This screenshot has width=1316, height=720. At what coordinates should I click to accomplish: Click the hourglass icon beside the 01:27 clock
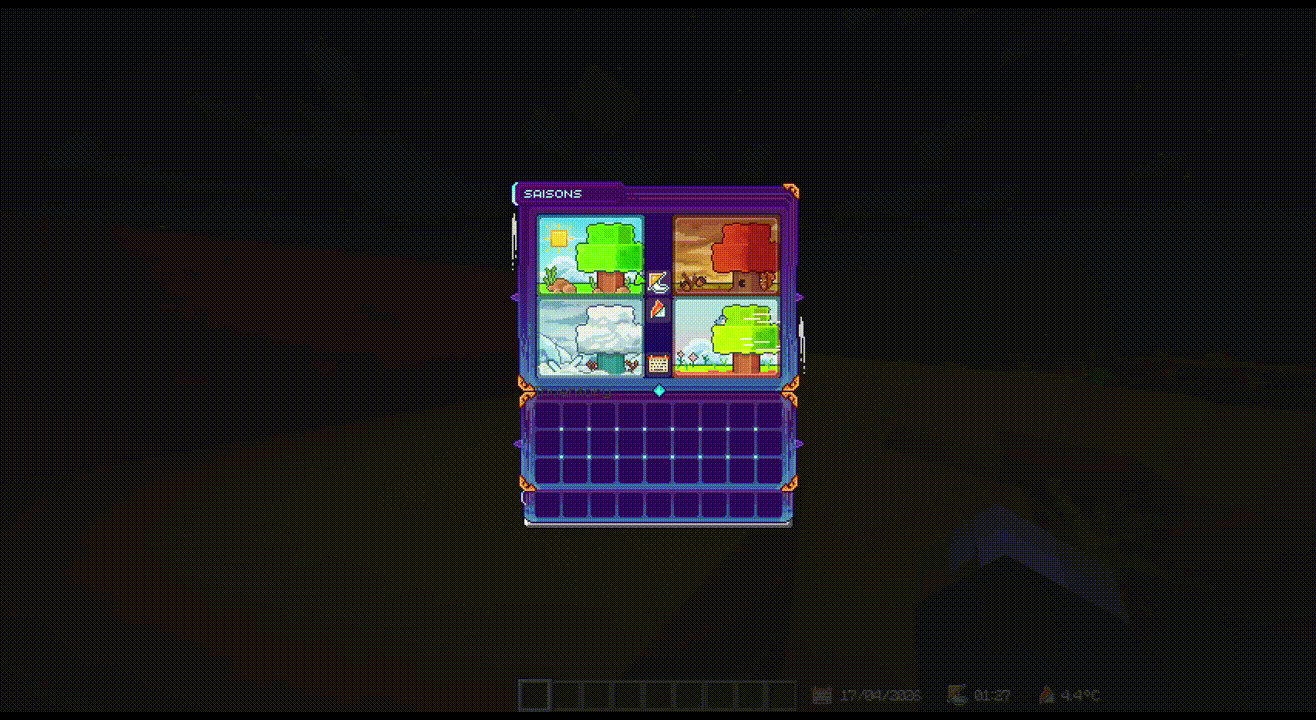[x=956, y=694]
